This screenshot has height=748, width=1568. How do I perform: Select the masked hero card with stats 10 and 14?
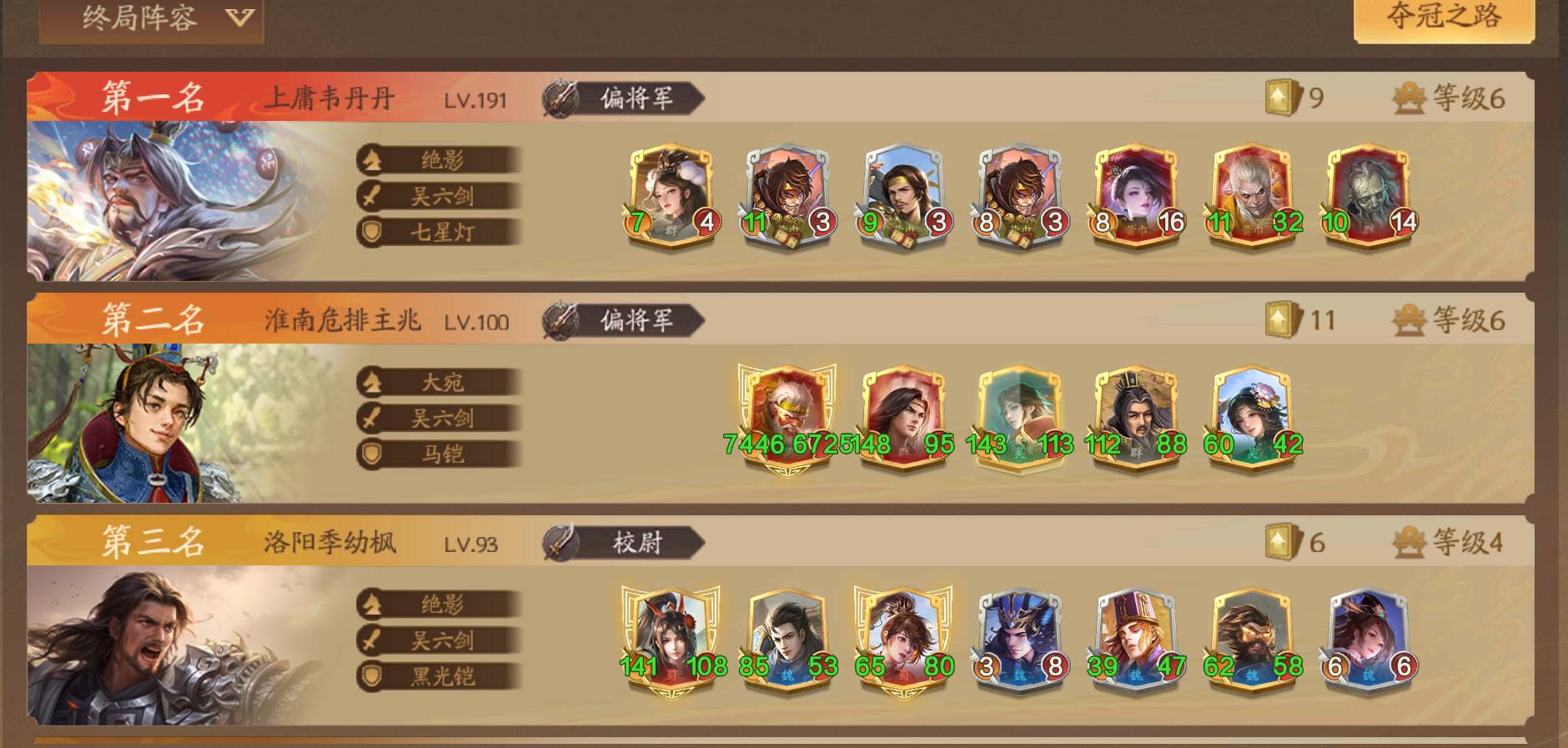click(1368, 196)
